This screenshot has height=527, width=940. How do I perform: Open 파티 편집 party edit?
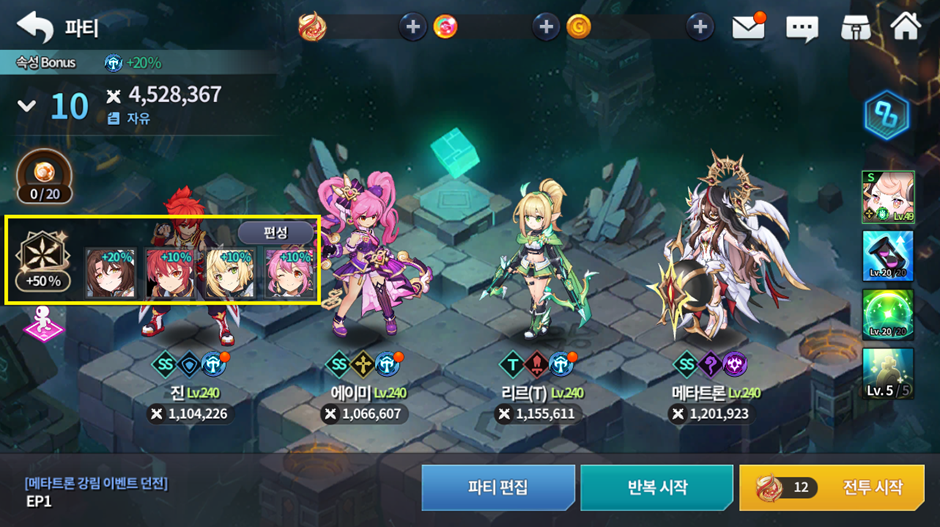(x=498, y=487)
